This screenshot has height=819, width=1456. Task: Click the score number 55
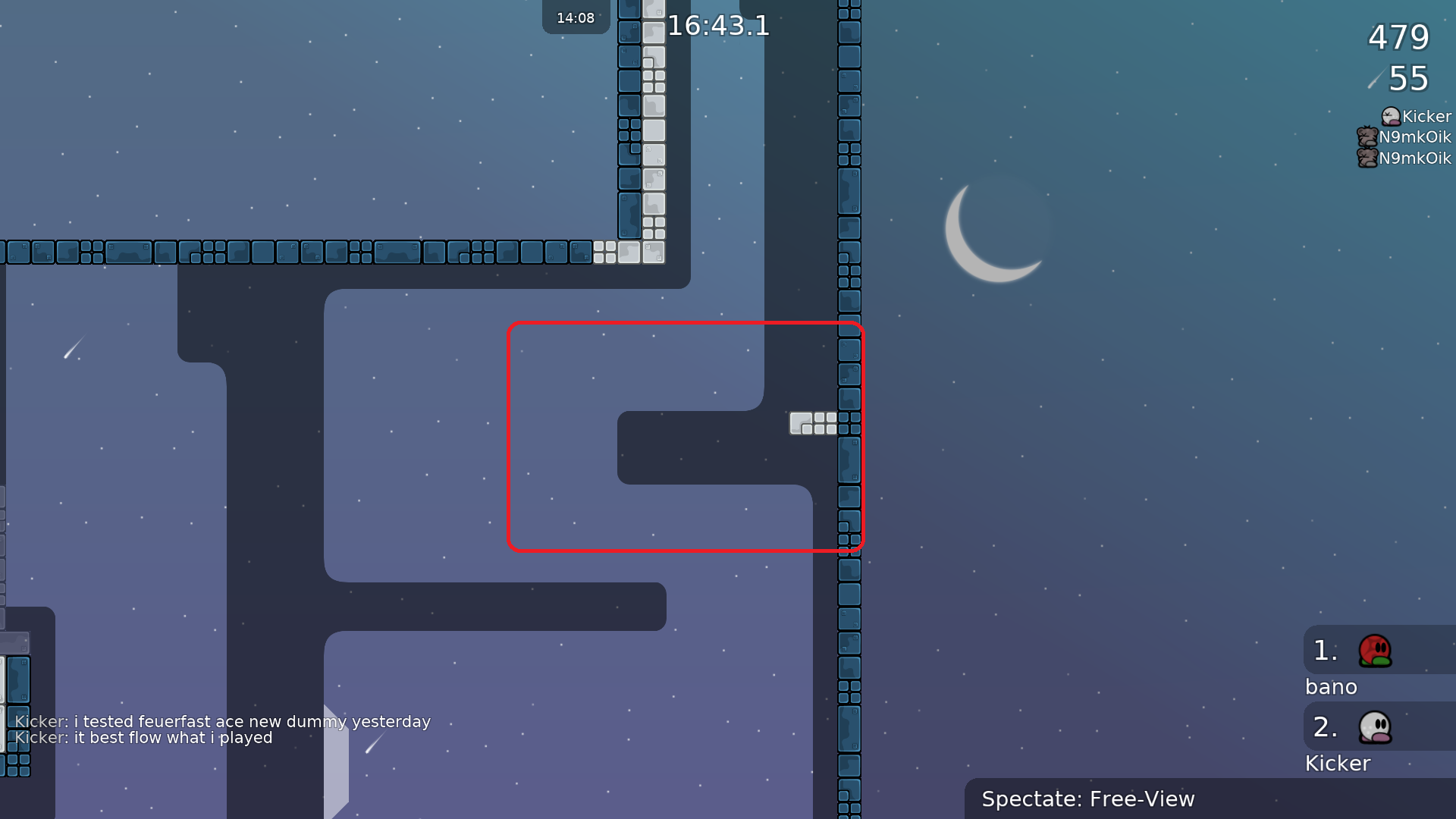tap(1408, 79)
